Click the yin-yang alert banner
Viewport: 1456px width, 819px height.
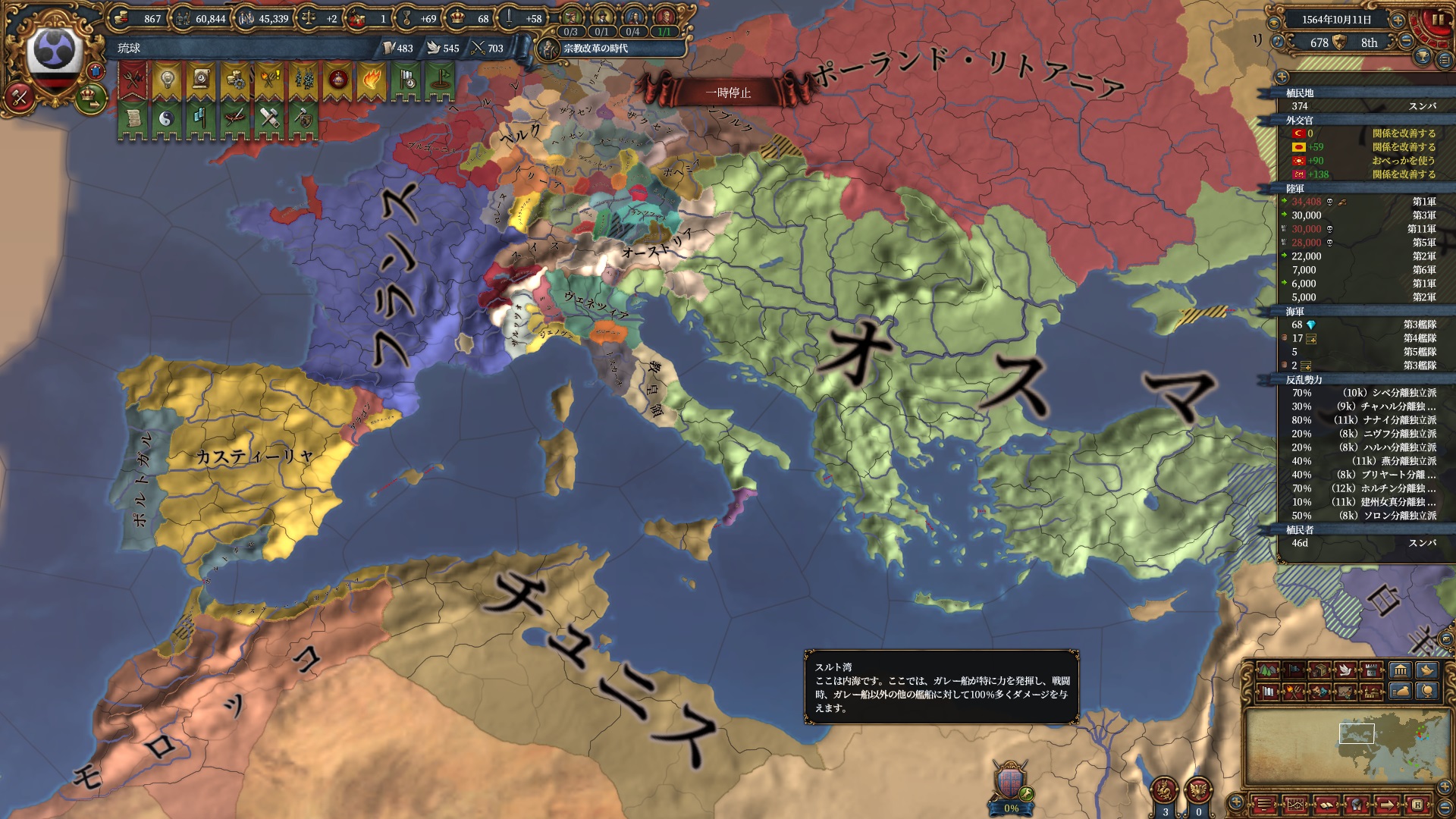pos(167,118)
